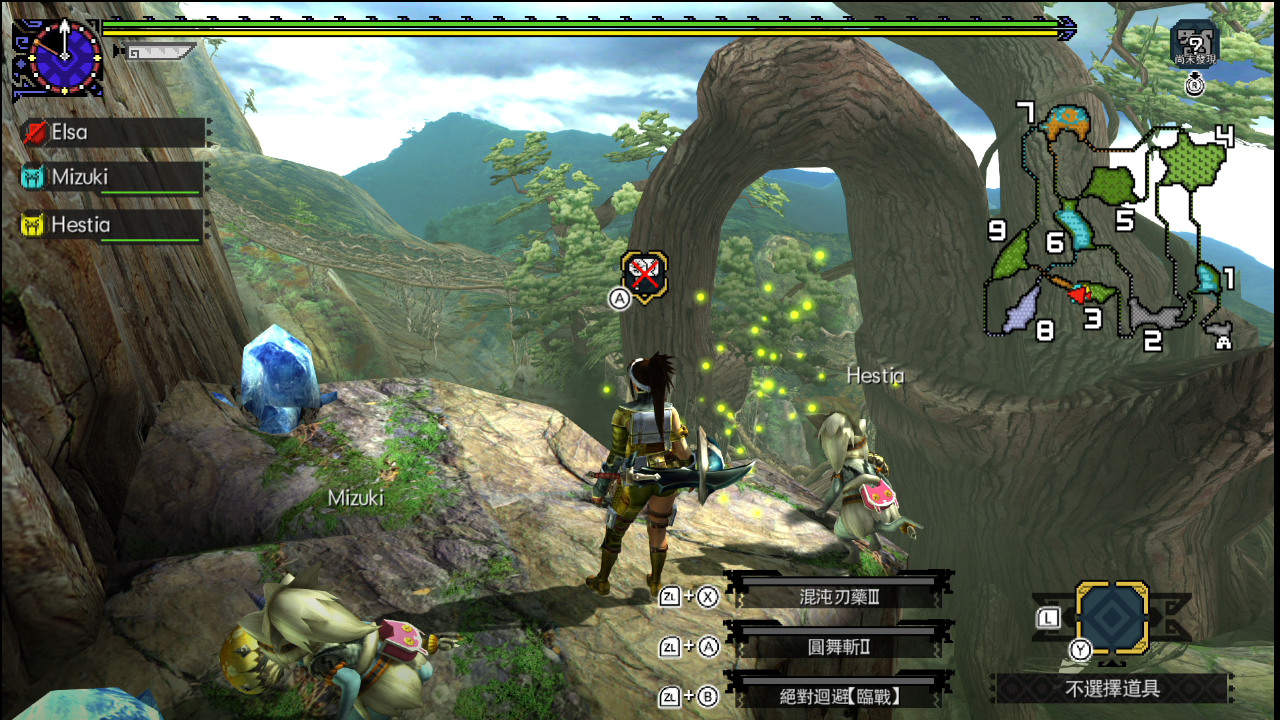Click the red player arrow on minimap
Viewport: 1280px width, 720px height.
click(x=1078, y=294)
